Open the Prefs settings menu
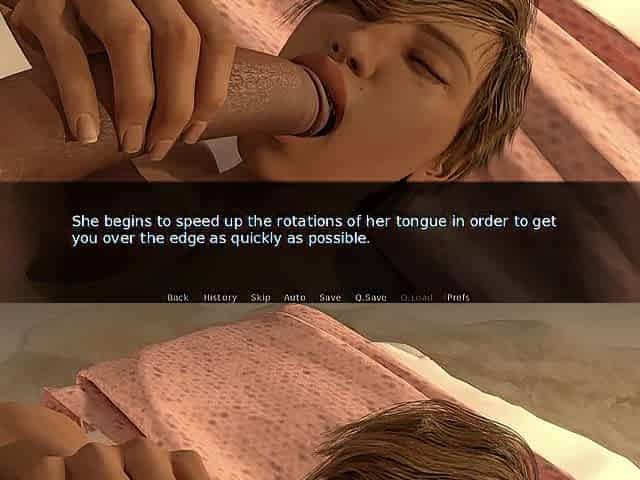Viewport: 640px width, 480px height. [458, 297]
